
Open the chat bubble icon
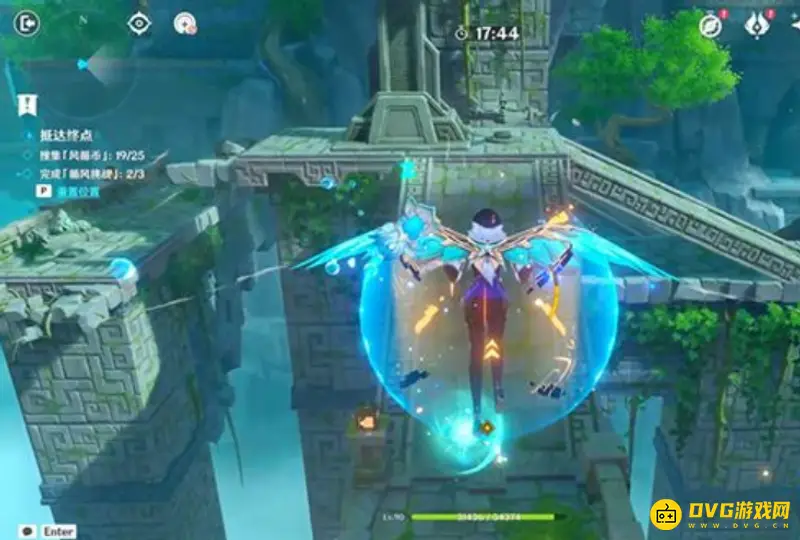(27, 531)
